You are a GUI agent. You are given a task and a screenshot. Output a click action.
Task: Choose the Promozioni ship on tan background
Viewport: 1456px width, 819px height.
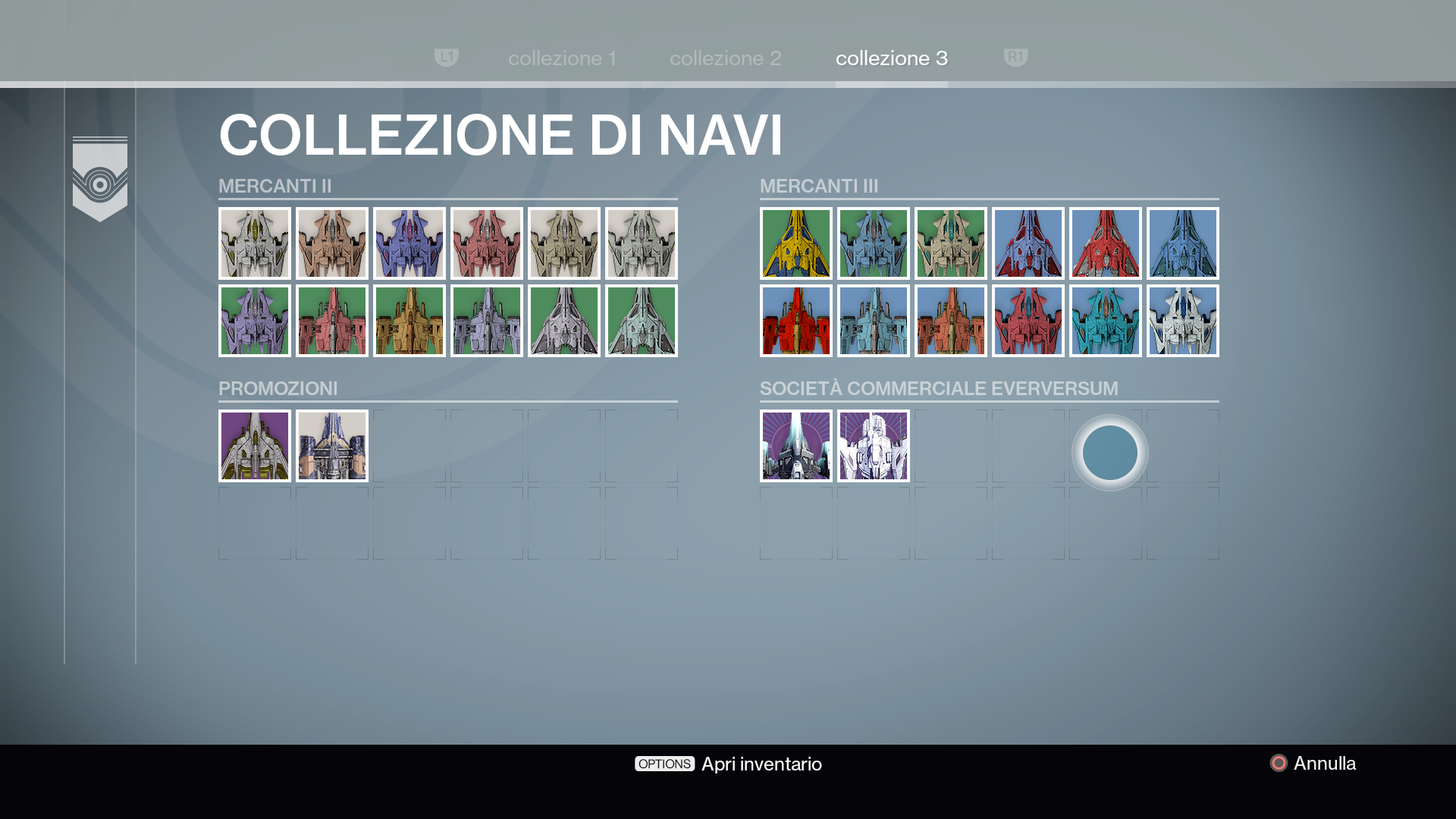331,446
